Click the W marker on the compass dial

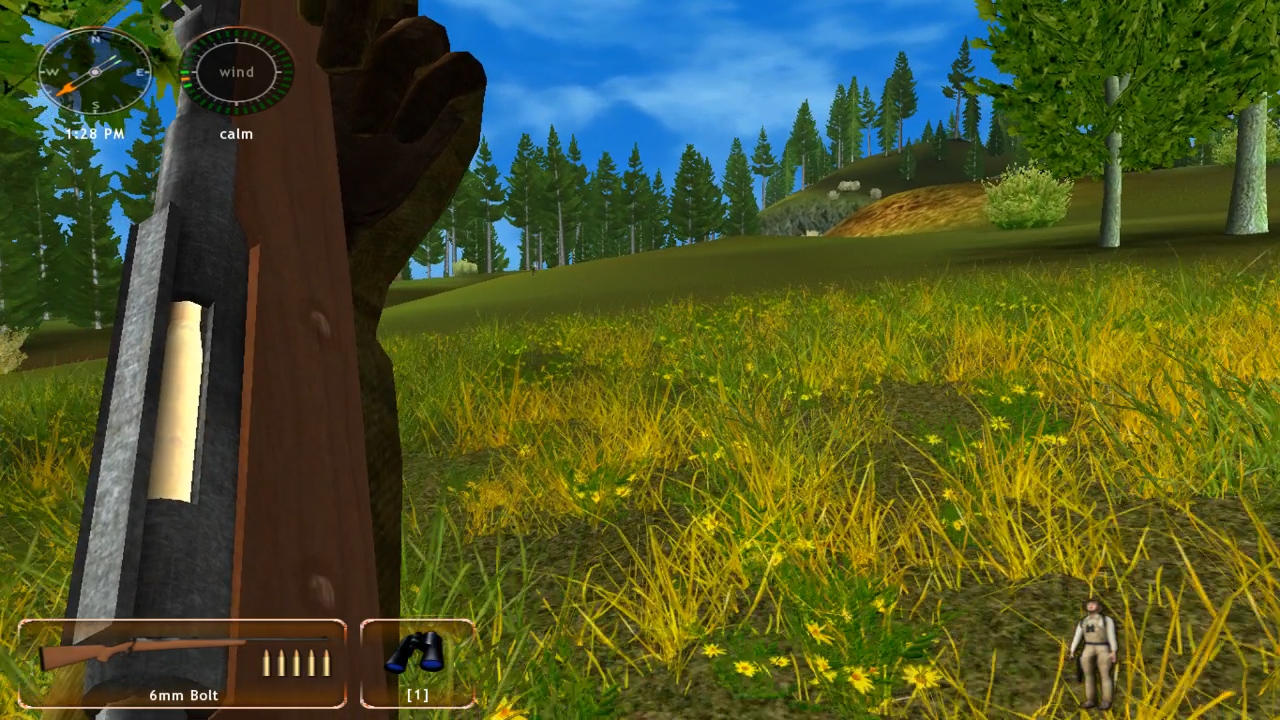pyautogui.click(x=51, y=72)
